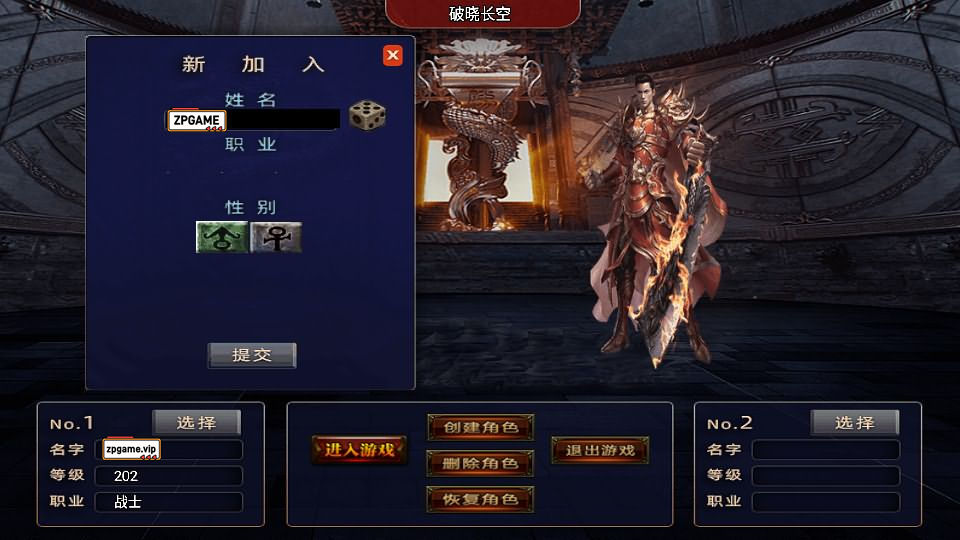Restore a character with 恢复角色
The width and height of the screenshot is (960, 540).
(x=480, y=499)
